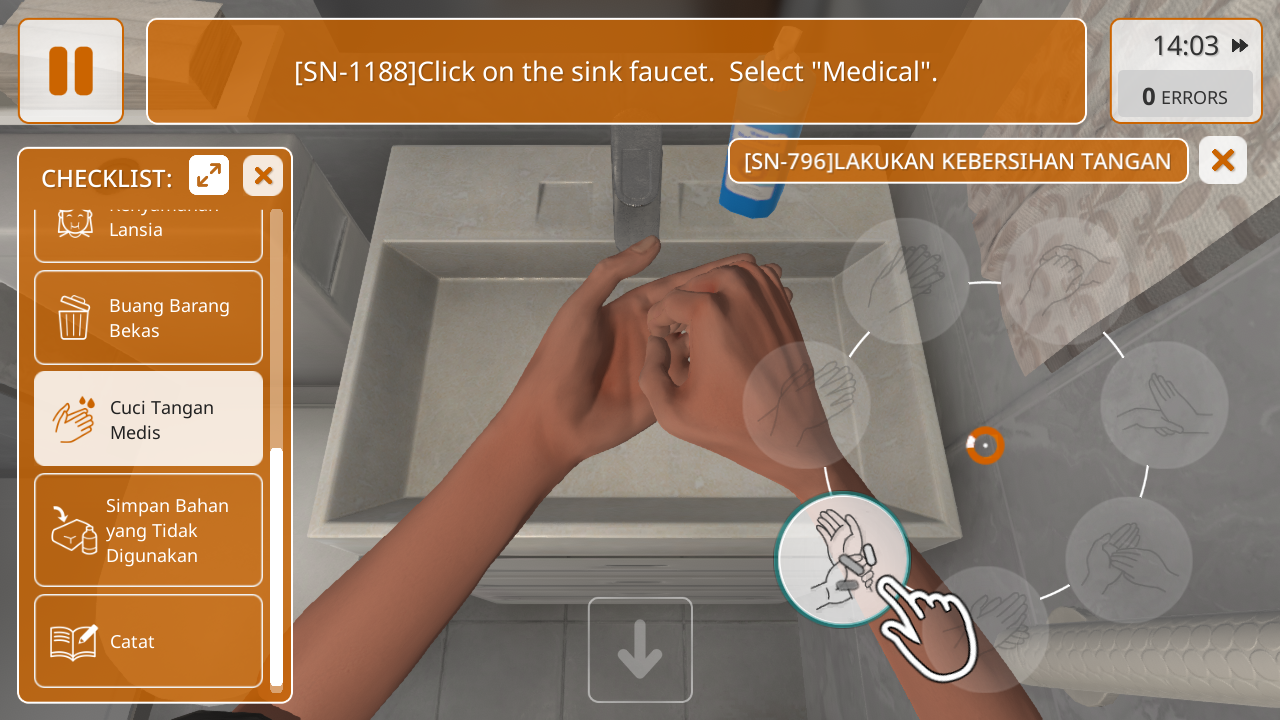
Task: Select the Buang Barang Bekas checklist item
Action: point(148,318)
